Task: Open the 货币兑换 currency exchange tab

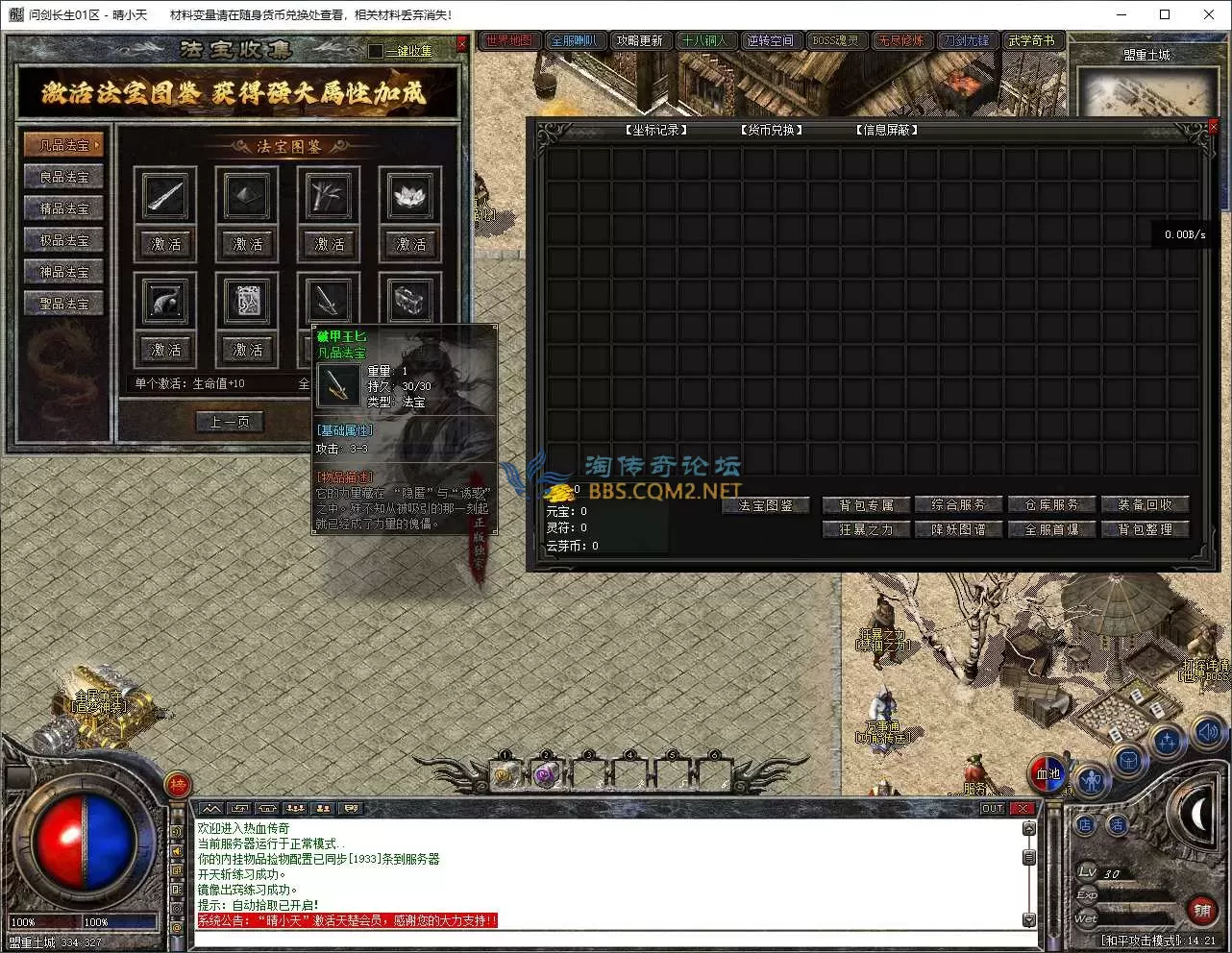Action: (772, 130)
